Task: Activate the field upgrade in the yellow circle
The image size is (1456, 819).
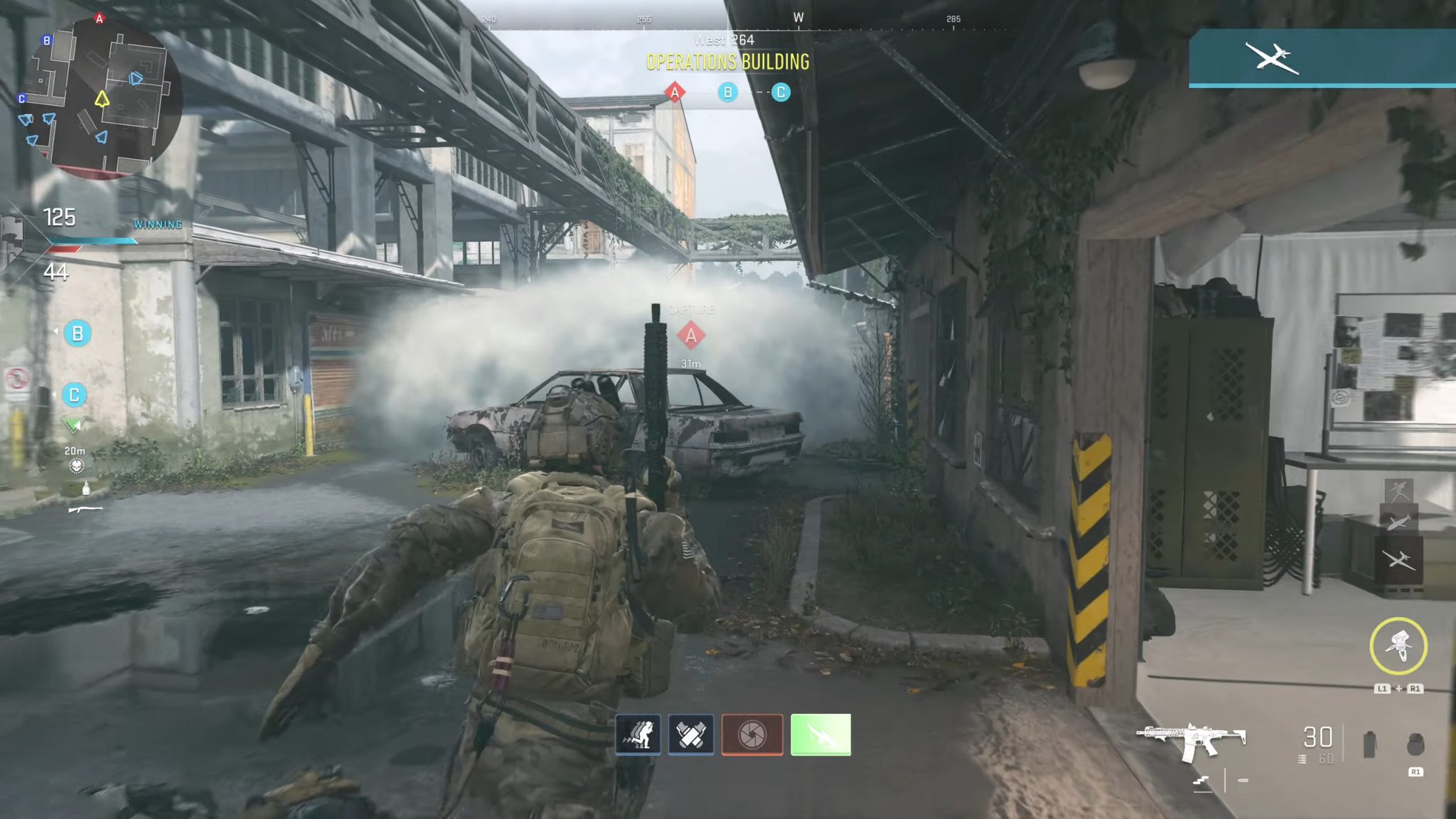Action: [1398, 646]
